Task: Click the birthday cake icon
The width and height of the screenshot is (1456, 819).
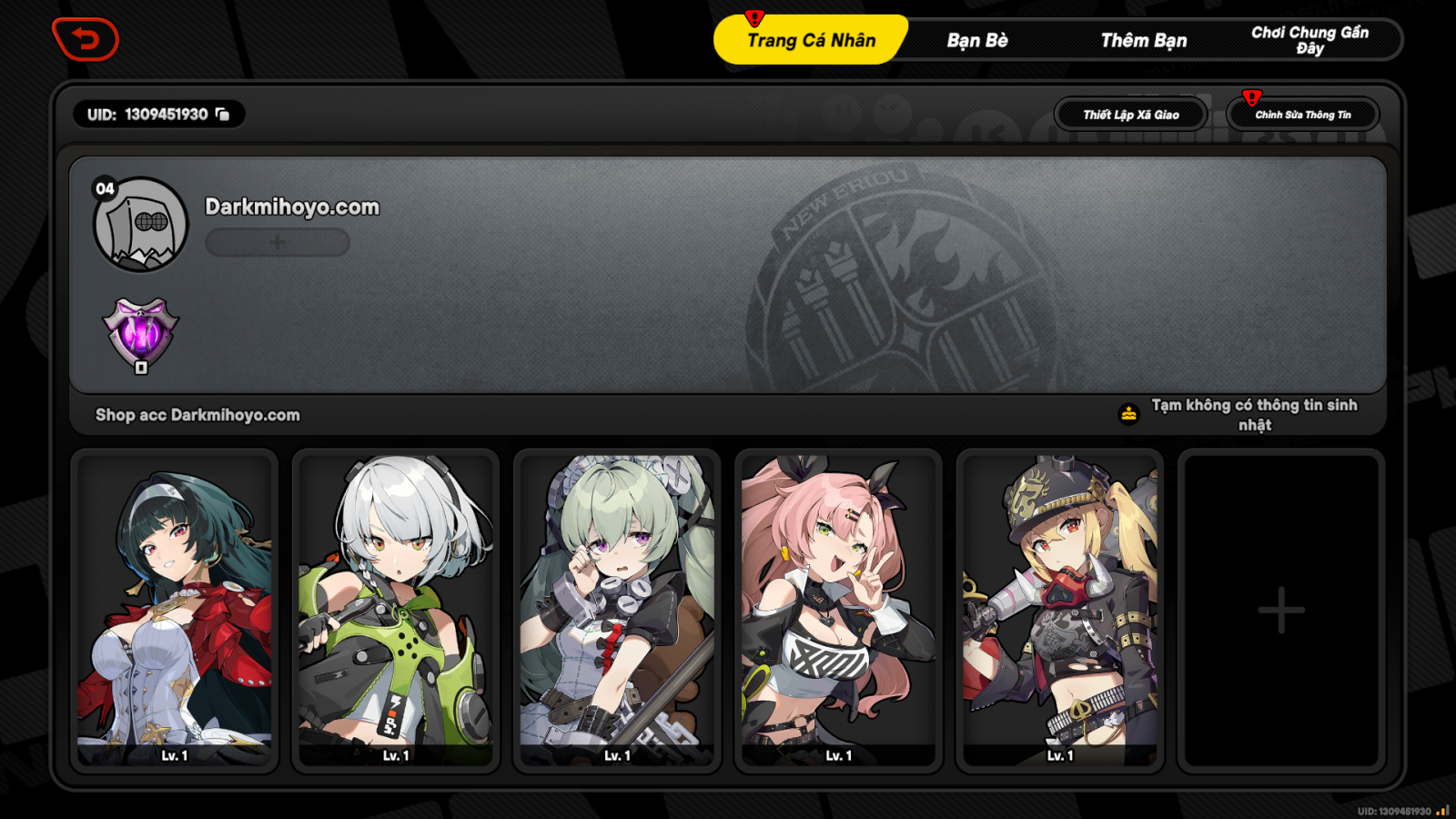Action: [1127, 411]
